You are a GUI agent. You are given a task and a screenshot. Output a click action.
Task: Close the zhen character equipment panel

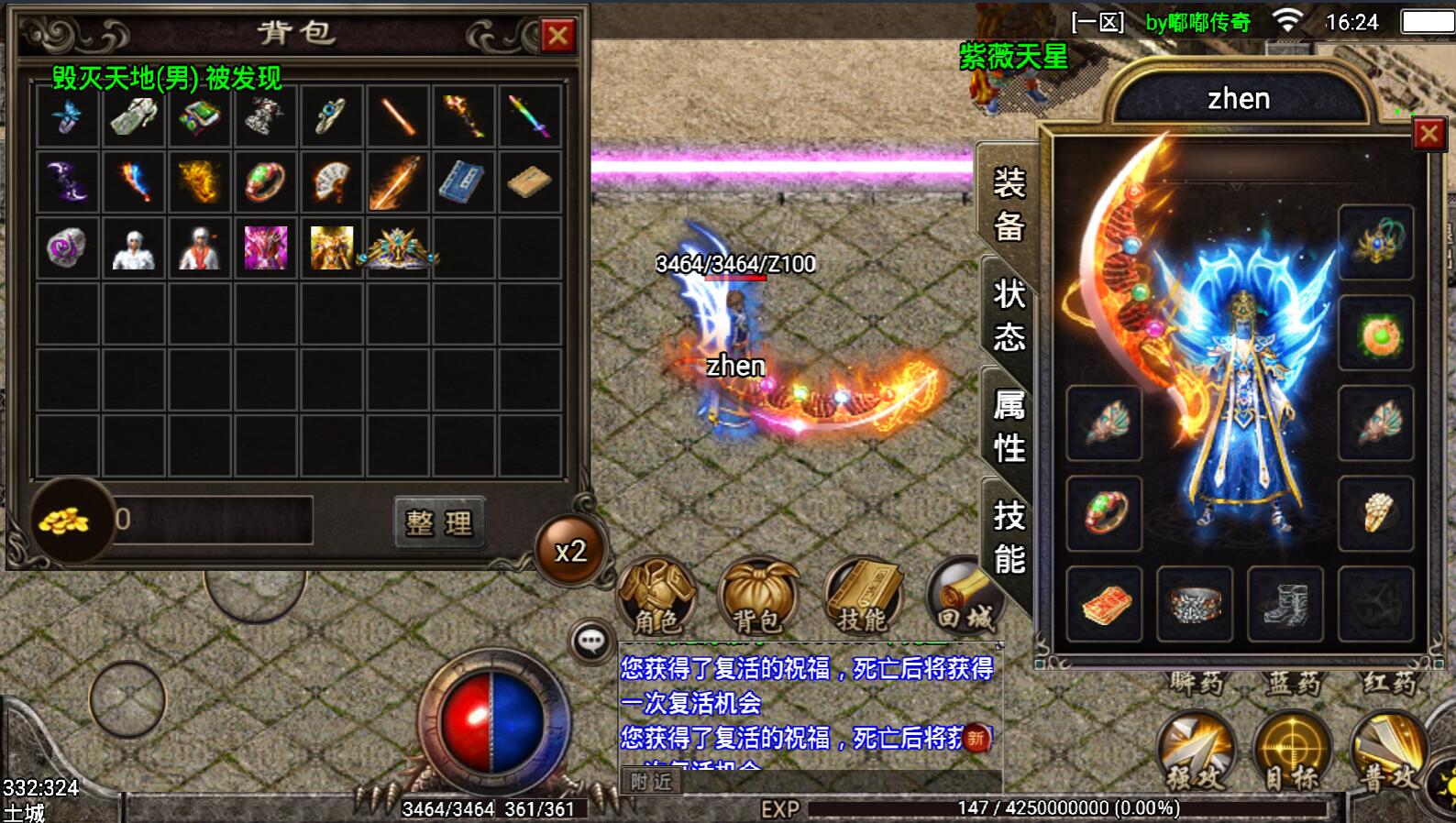[1428, 135]
